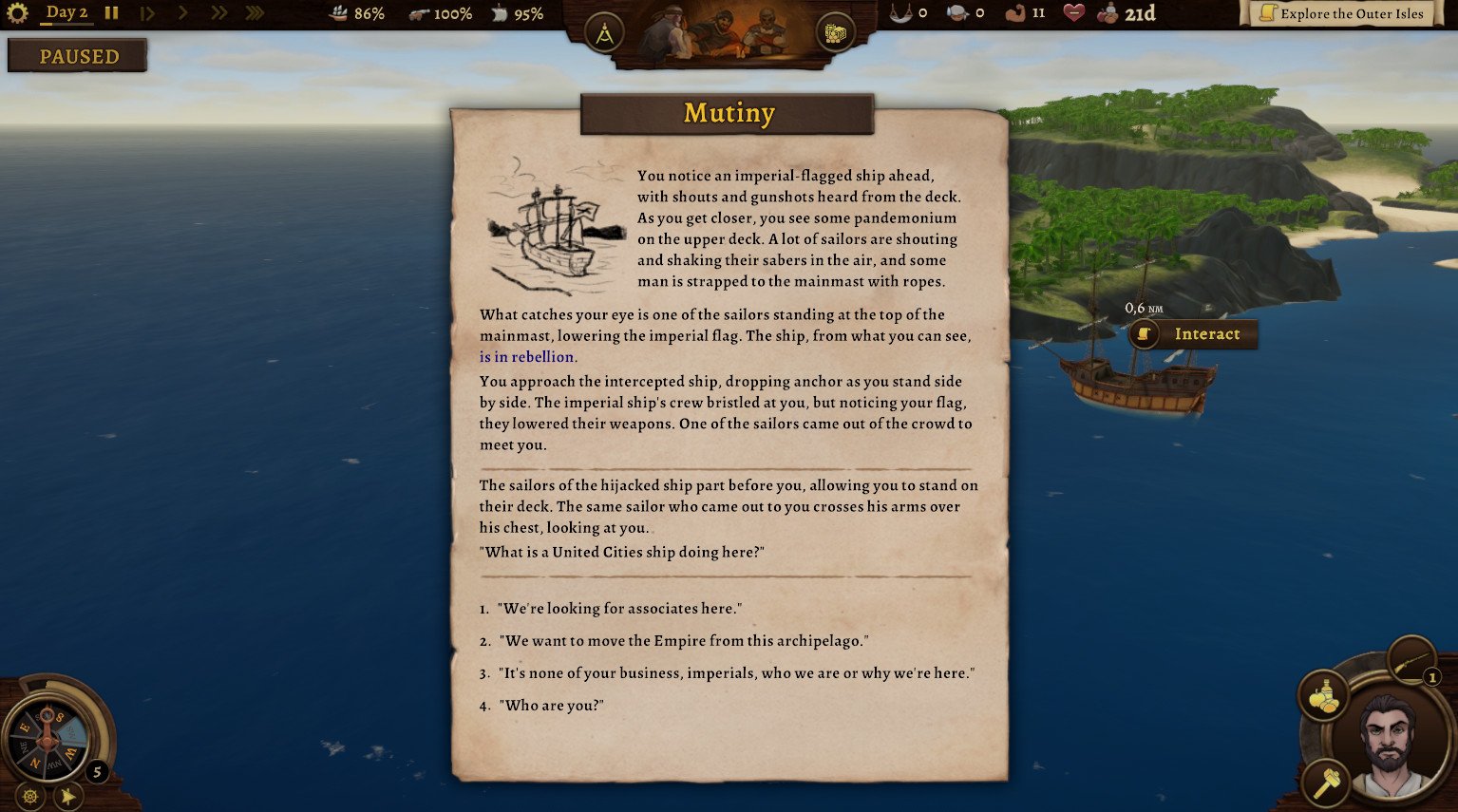Set the double-arrow fast game speed

(x=218, y=13)
